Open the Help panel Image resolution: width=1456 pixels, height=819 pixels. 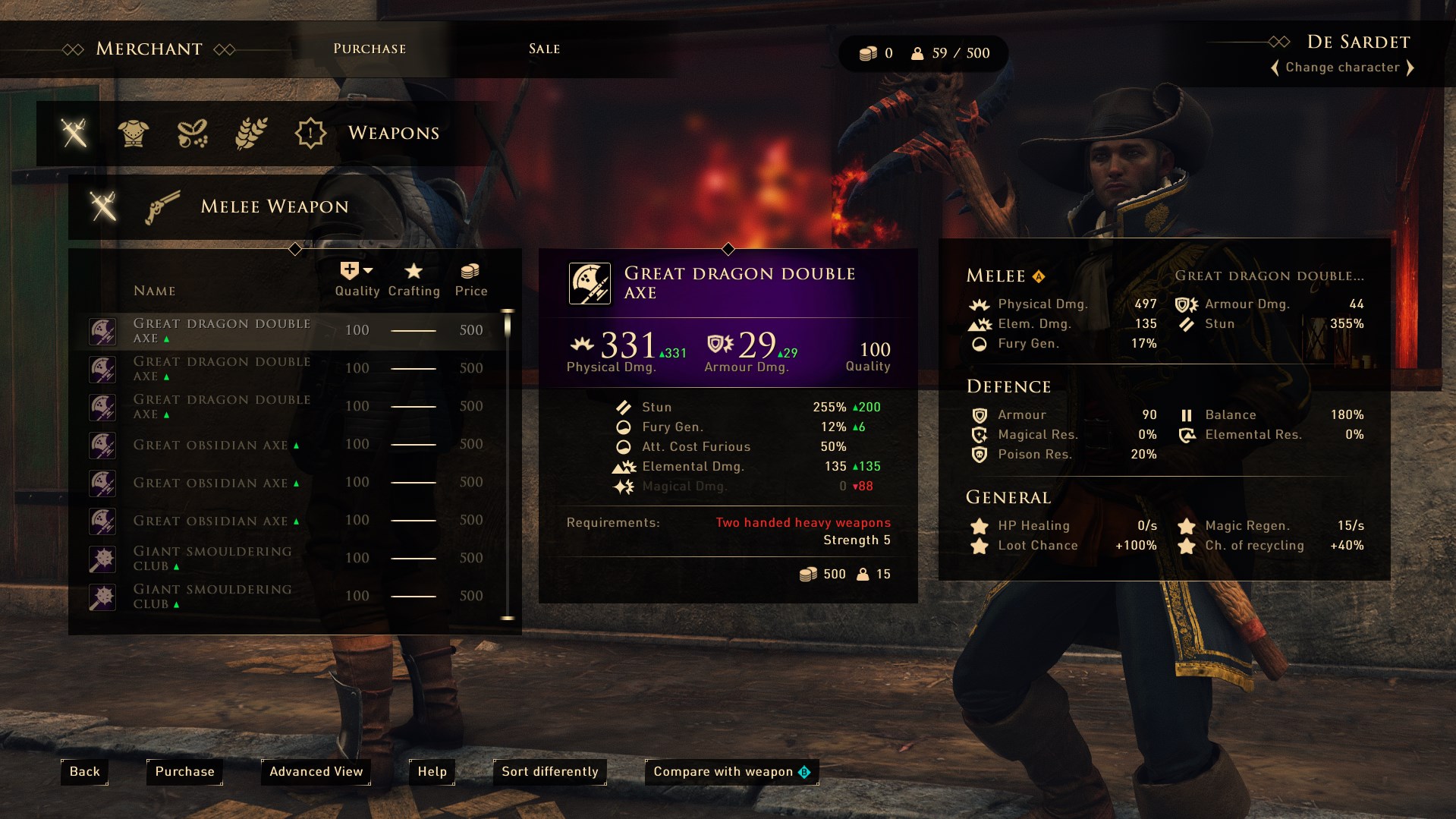coord(432,772)
